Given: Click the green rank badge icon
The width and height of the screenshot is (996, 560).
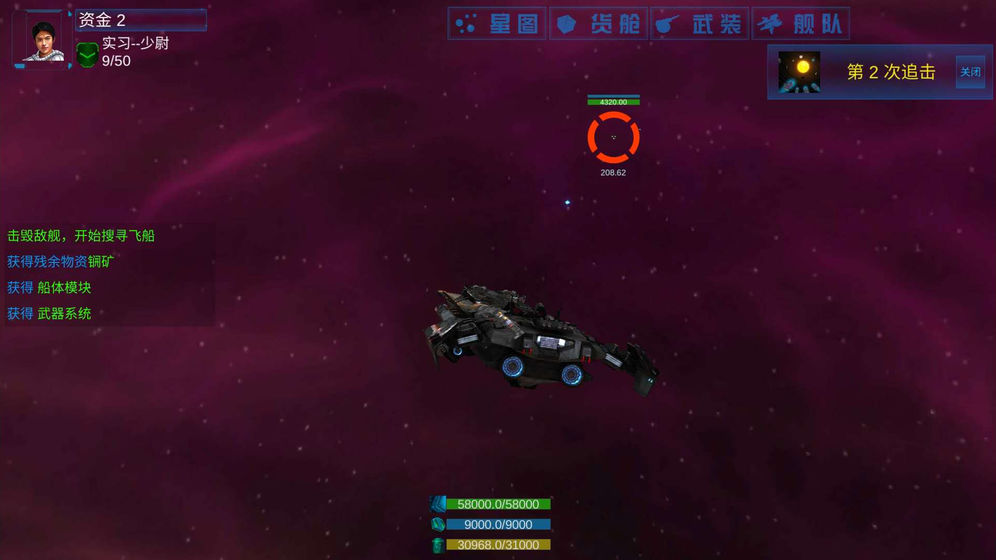Looking at the screenshot, I should coord(87,54).
